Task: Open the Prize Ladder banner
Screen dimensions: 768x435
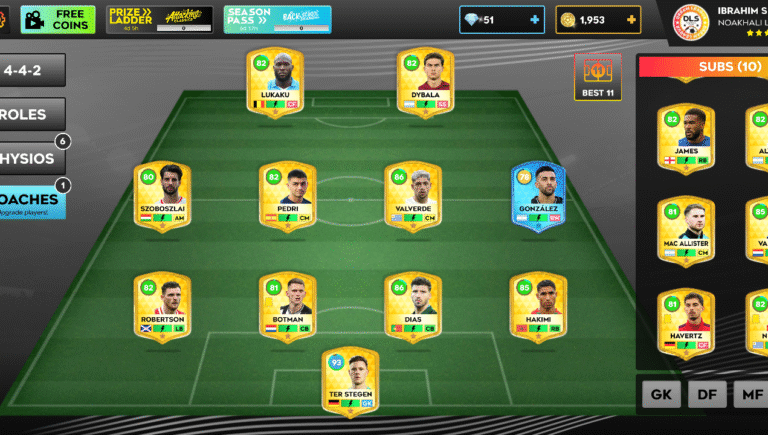Action: (x=159, y=19)
